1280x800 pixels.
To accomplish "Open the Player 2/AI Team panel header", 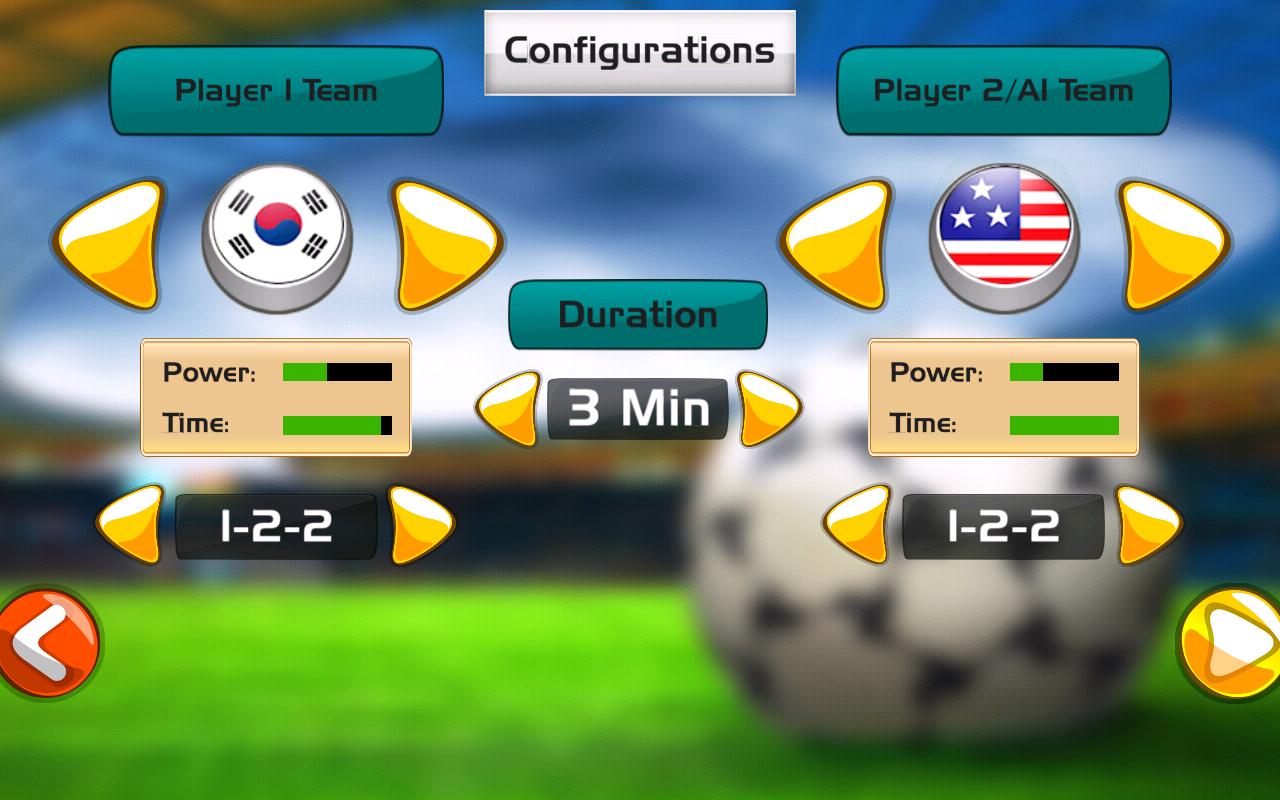I will pos(1004,91).
